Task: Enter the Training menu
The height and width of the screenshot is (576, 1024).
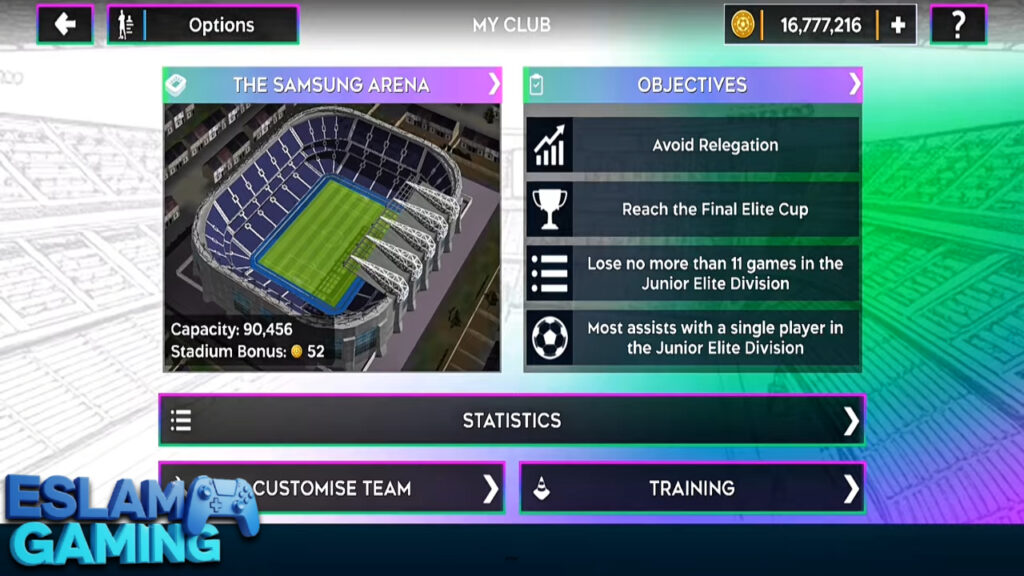Action: coord(692,488)
